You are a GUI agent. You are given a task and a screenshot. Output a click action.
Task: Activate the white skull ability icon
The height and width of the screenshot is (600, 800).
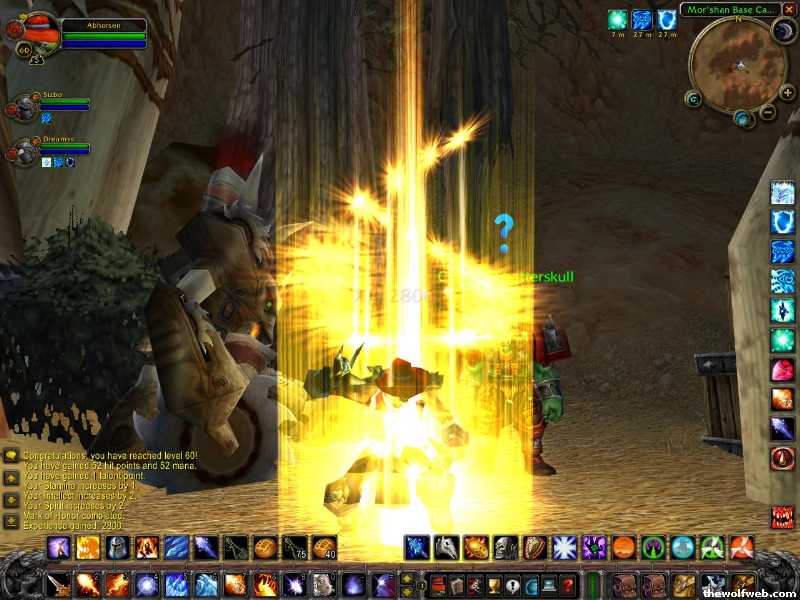(x=505, y=547)
